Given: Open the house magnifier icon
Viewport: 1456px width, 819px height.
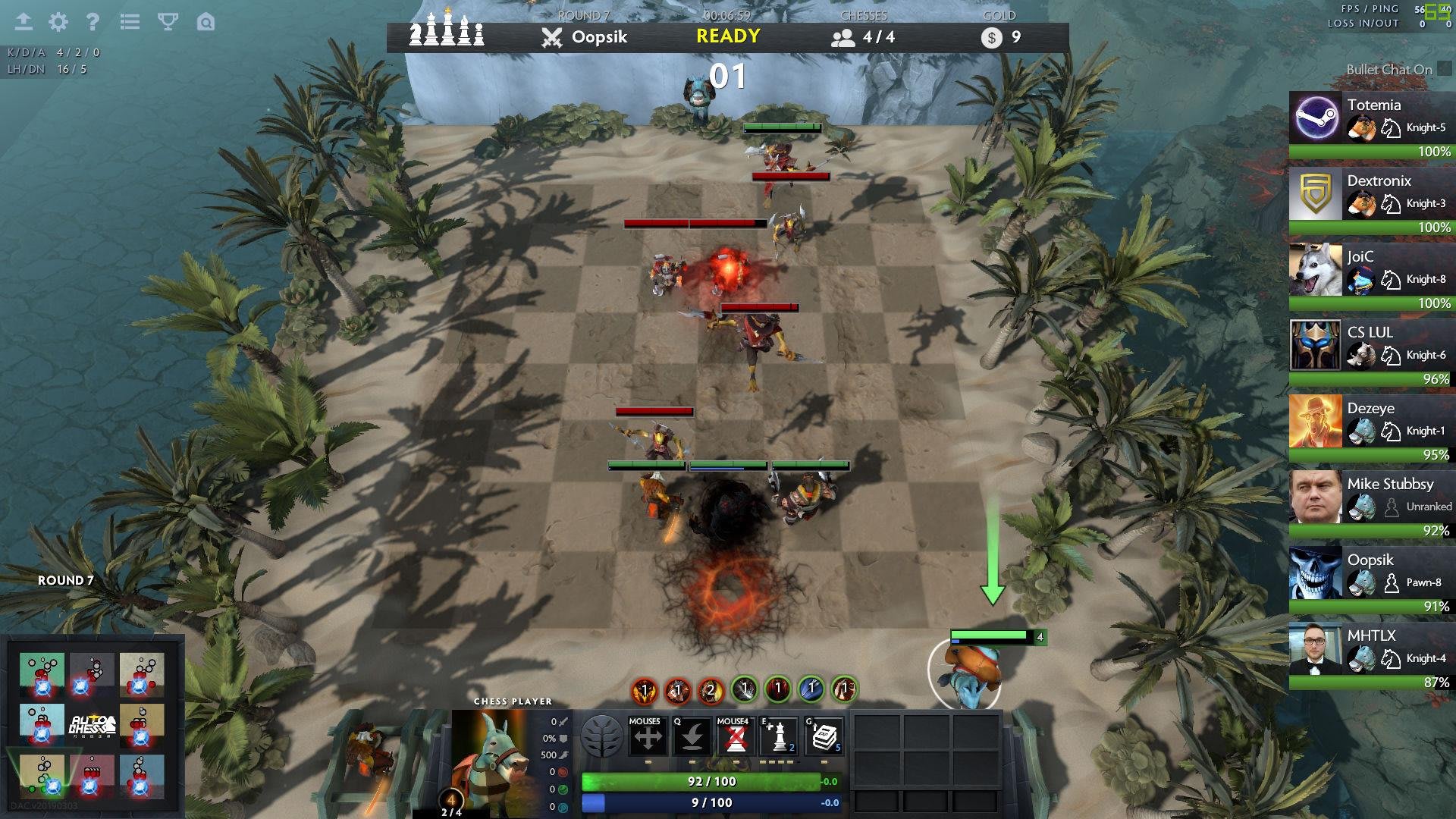Looking at the screenshot, I should pos(206,22).
